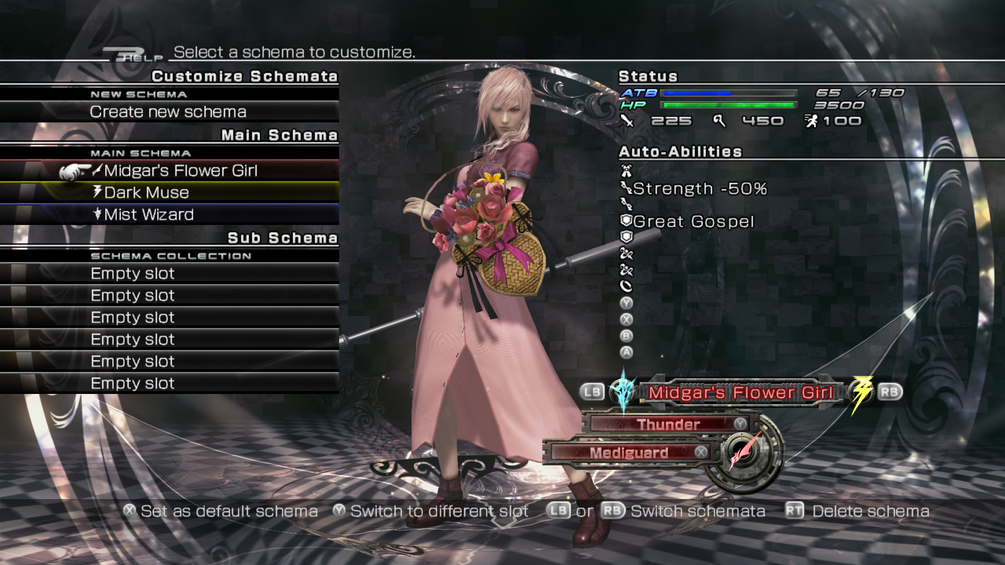
Task: Select Create new schema entry
Action: (x=168, y=112)
